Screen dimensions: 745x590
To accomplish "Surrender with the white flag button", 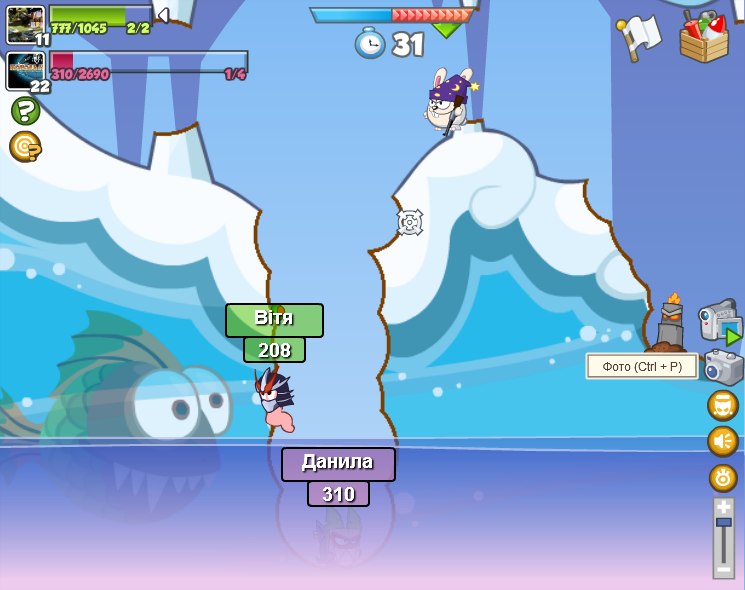I will click(640, 37).
